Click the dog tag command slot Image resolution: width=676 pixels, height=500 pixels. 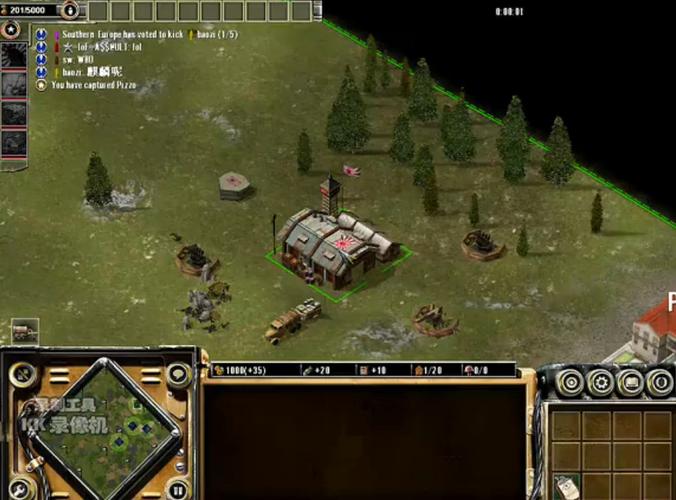point(567,485)
